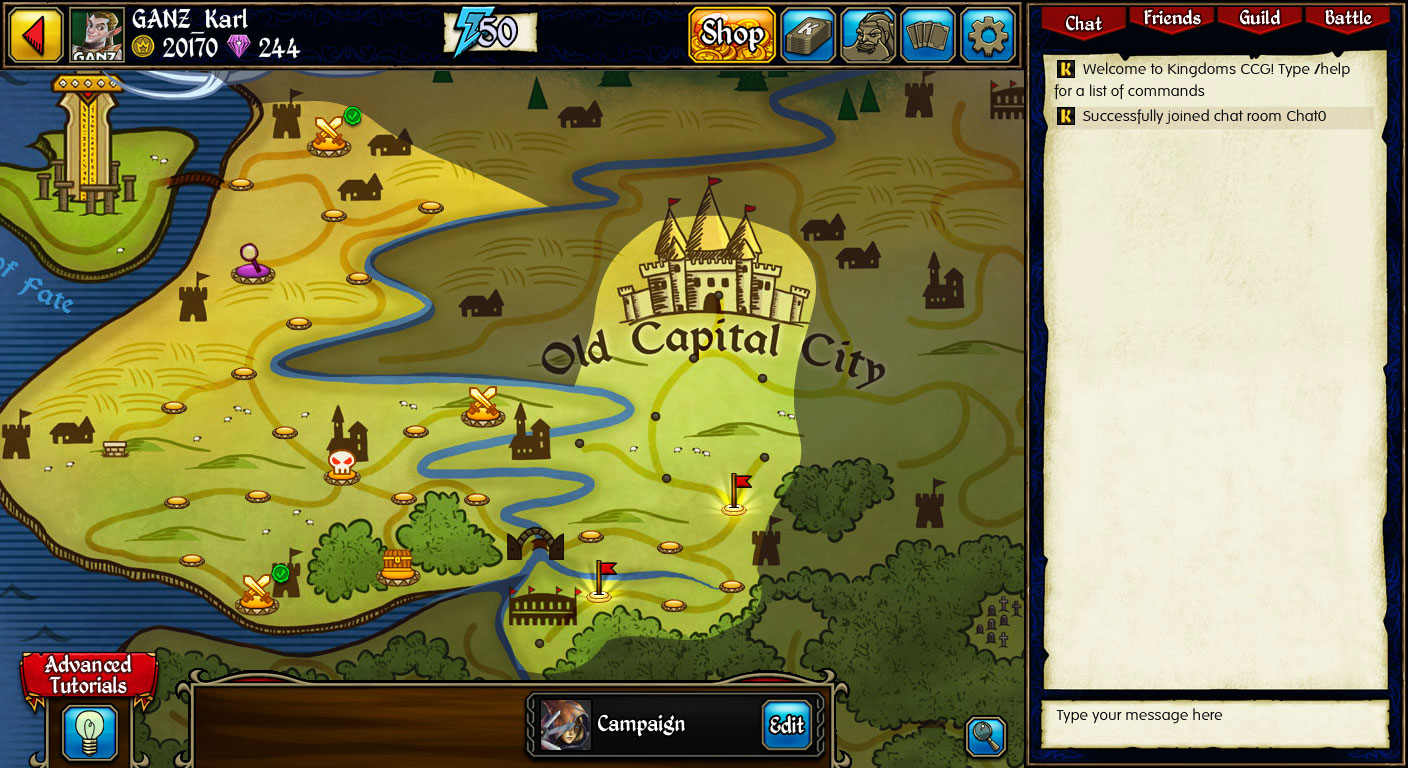Screen dimensions: 1408x768
Task: Switch to the Friends tab
Action: click(x=1170, y=18)
